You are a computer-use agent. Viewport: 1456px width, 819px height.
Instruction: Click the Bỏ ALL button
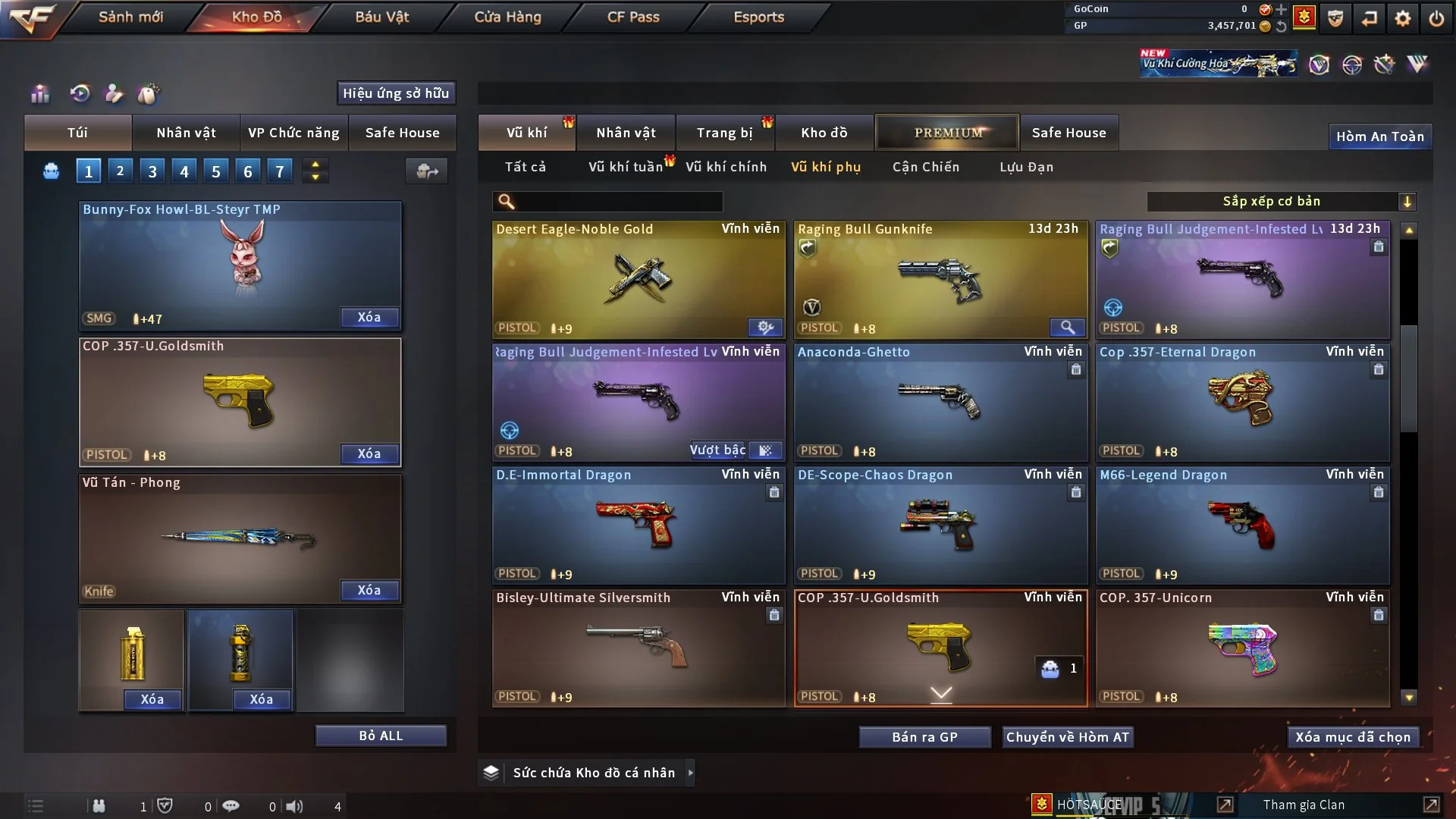[381, 736]
